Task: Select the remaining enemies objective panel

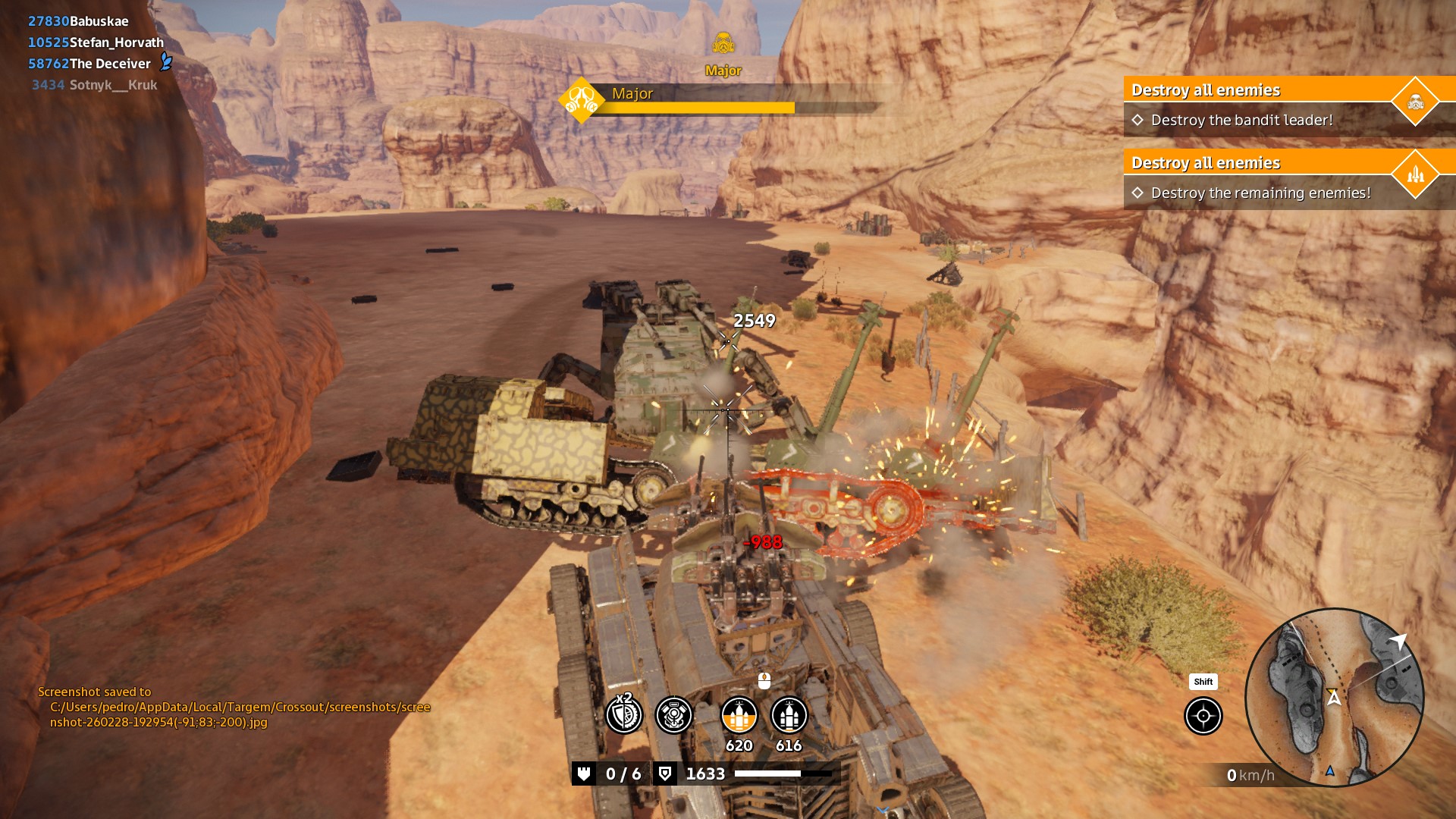Action: tap(1282, 178)
